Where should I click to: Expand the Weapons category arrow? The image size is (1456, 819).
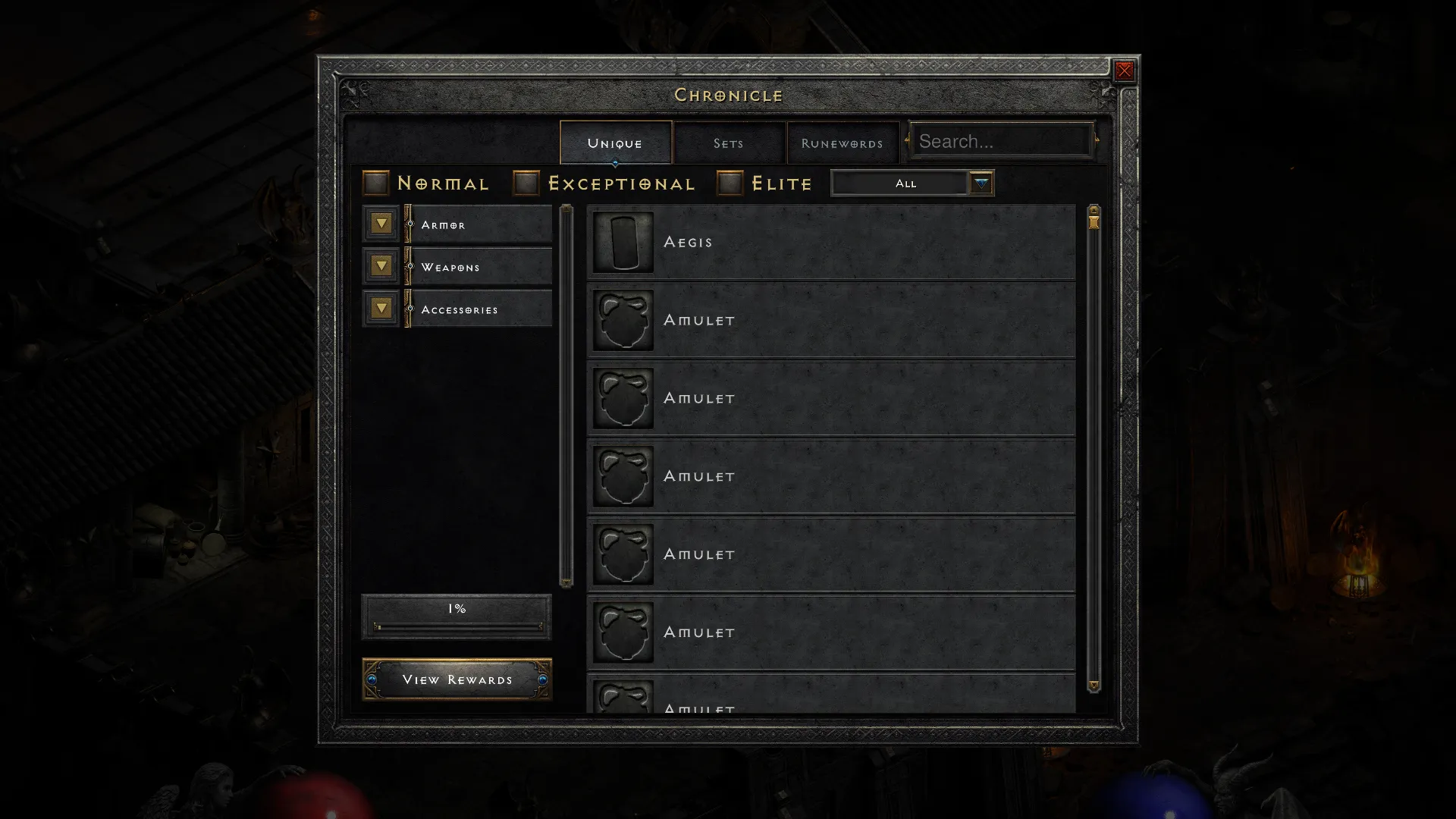coord(380,266)
